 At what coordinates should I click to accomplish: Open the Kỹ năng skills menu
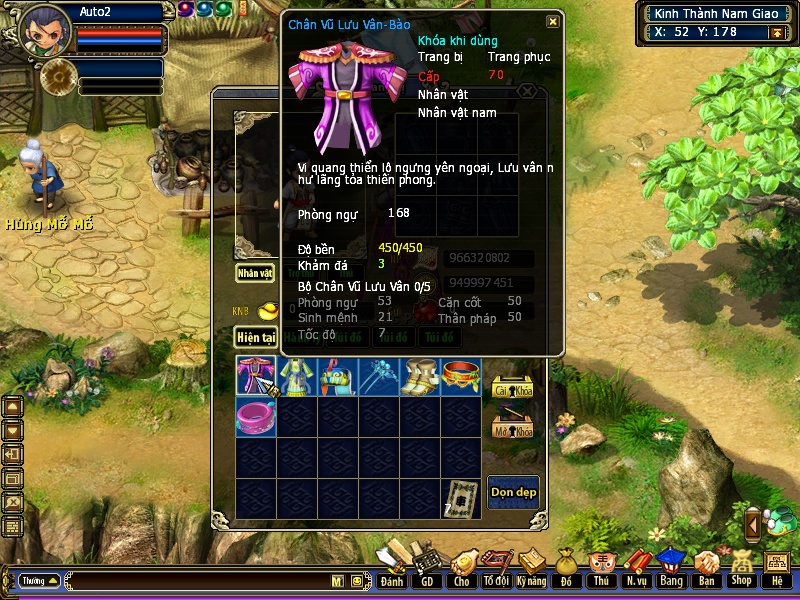531,581
